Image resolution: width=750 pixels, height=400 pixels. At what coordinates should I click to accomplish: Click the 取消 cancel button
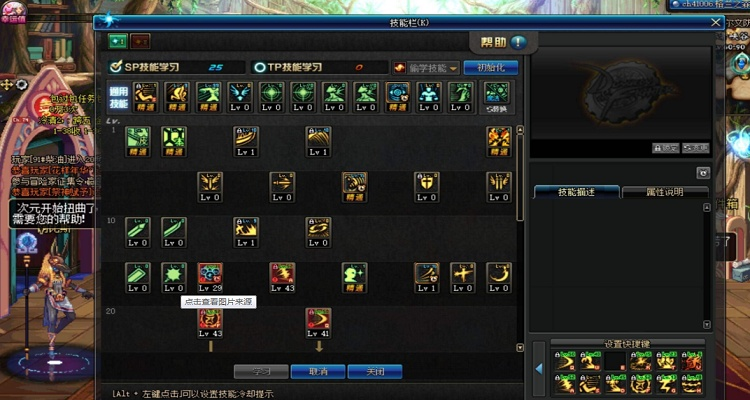coord(318,370)
